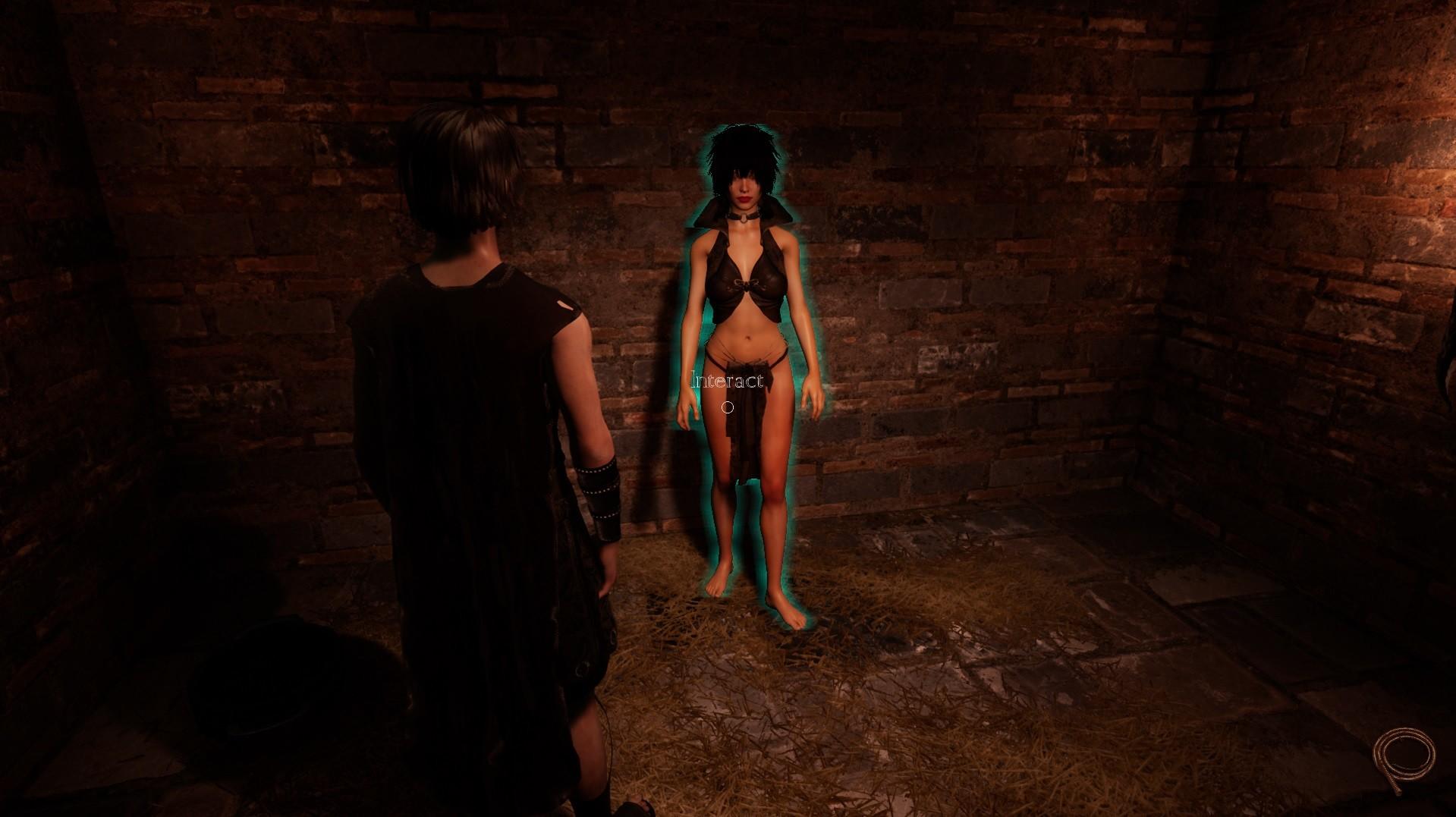Click the Interact prompt label

click(727, 381)
